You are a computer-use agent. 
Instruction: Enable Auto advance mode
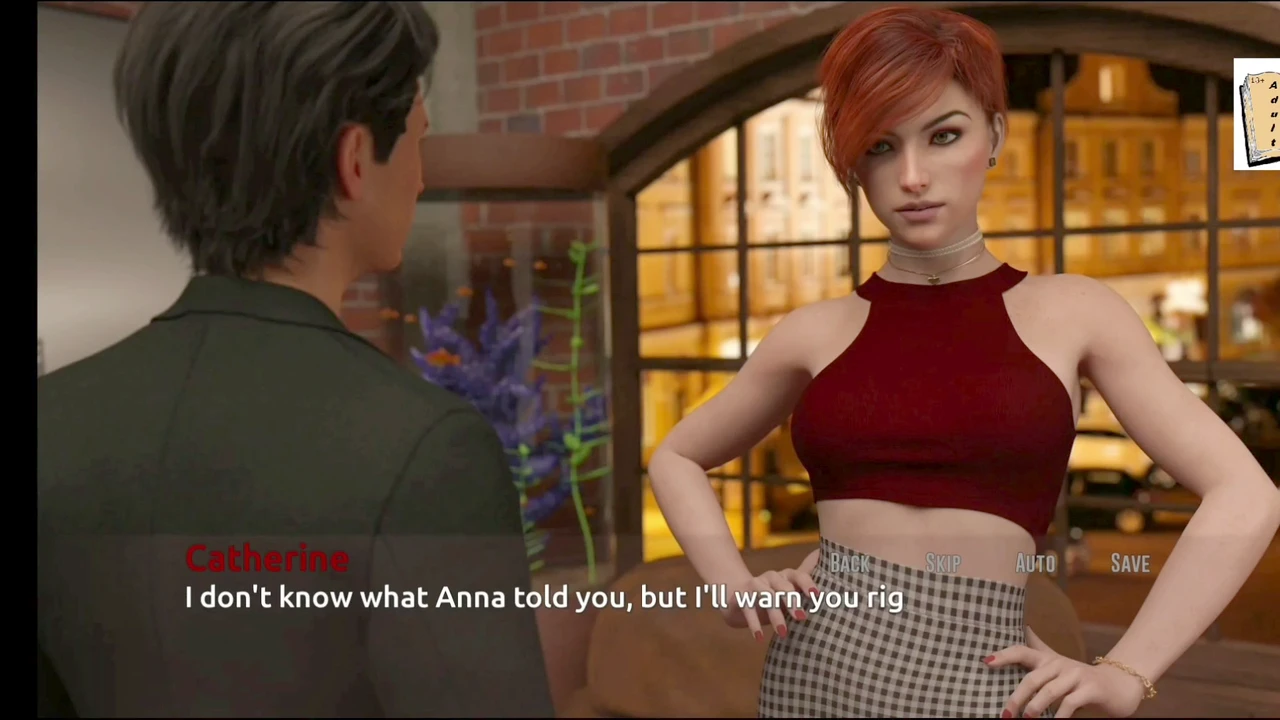click(1035, 564)
